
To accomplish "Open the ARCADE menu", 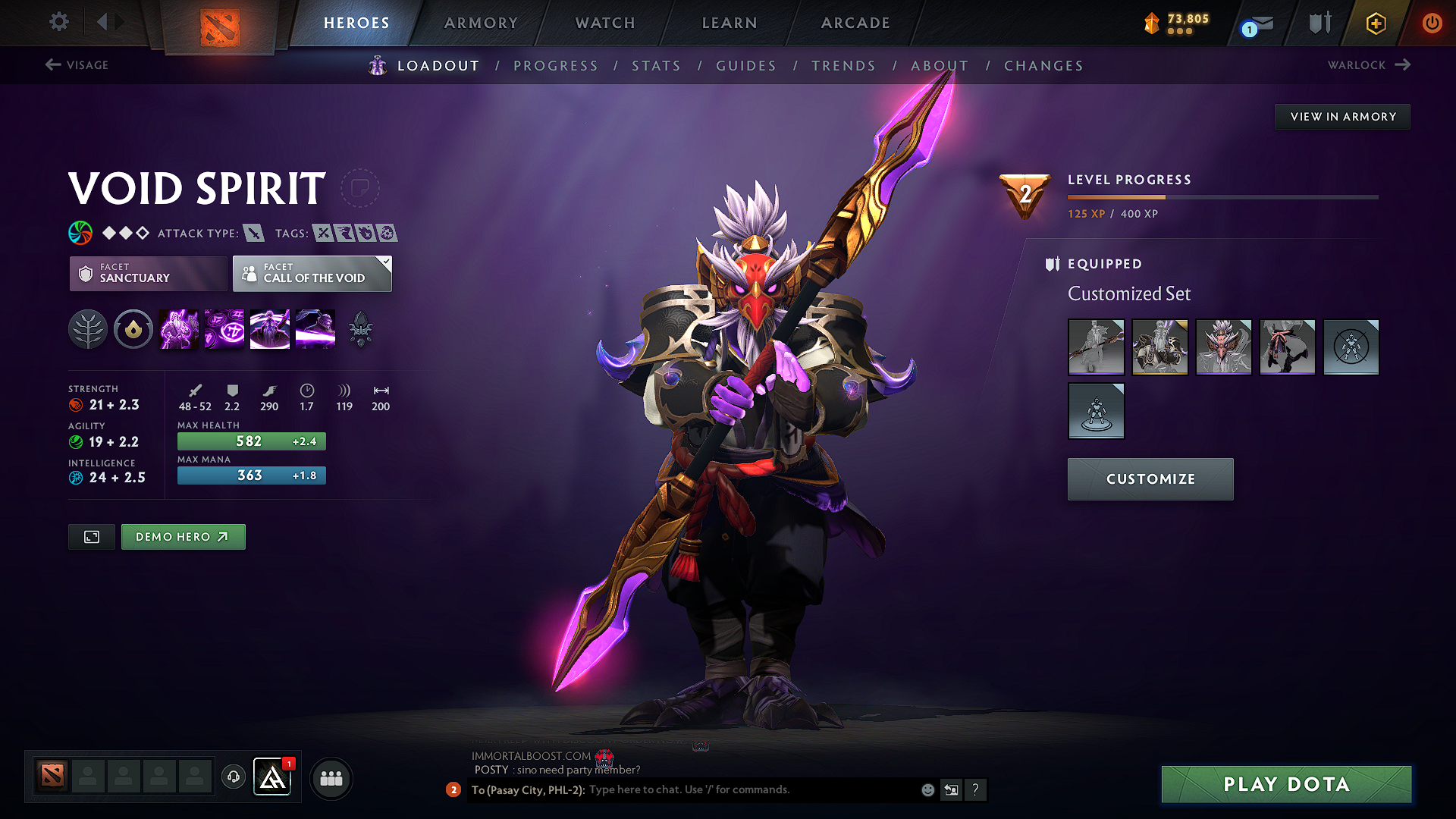I will coord(855,23).
